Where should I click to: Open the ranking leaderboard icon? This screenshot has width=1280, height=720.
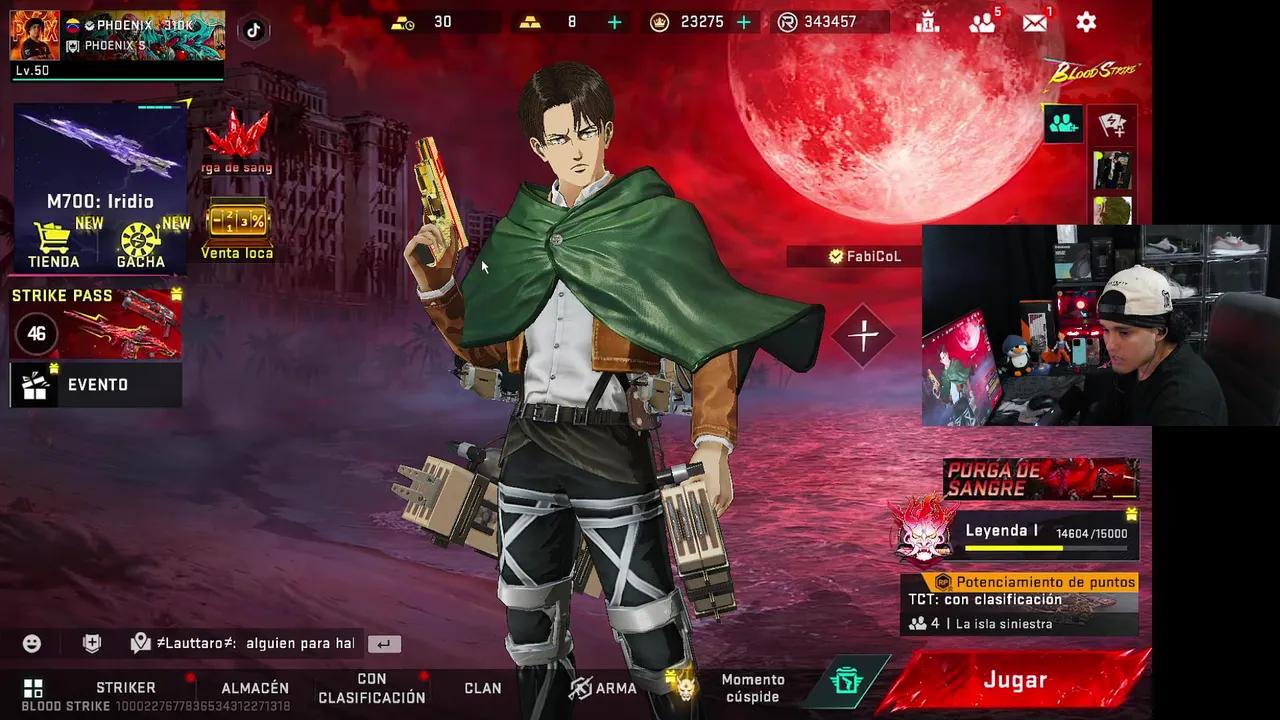pyautogui.click(x=928, y=22)
